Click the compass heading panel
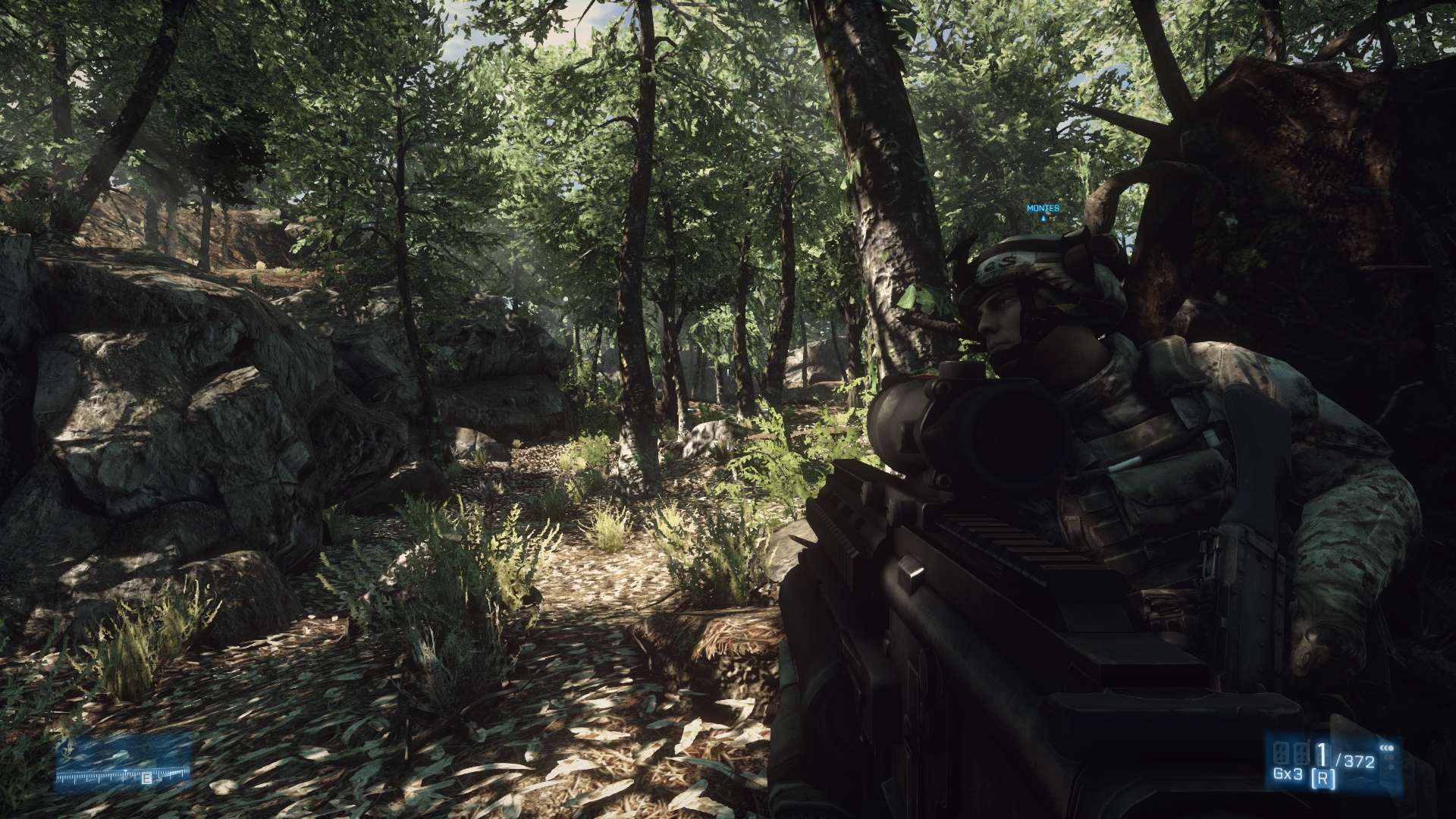Image resolution: width=1456 pixels, height=819 pixels. 124,763
